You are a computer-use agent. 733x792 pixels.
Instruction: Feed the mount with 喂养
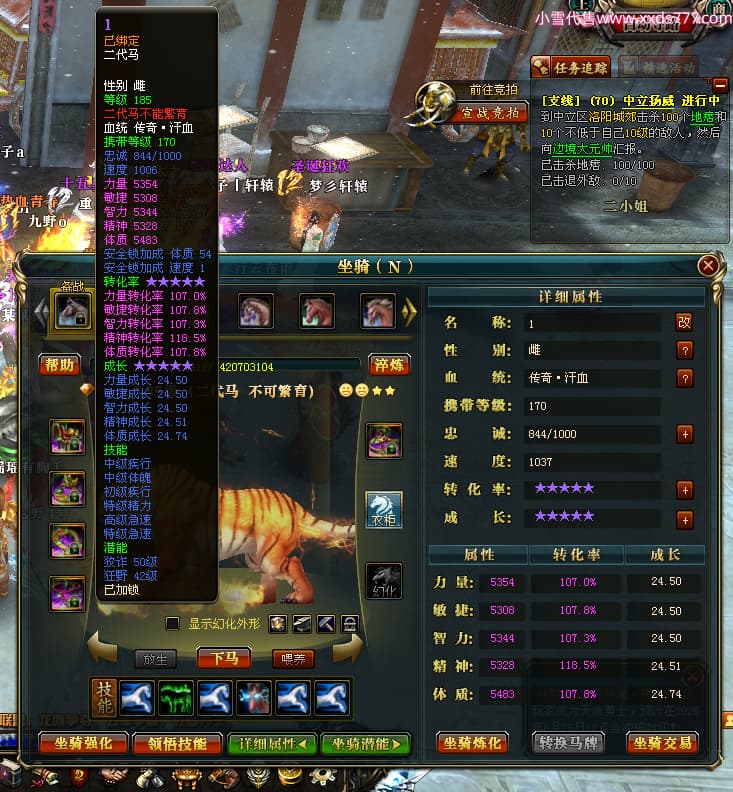click(x=292, y=658)
